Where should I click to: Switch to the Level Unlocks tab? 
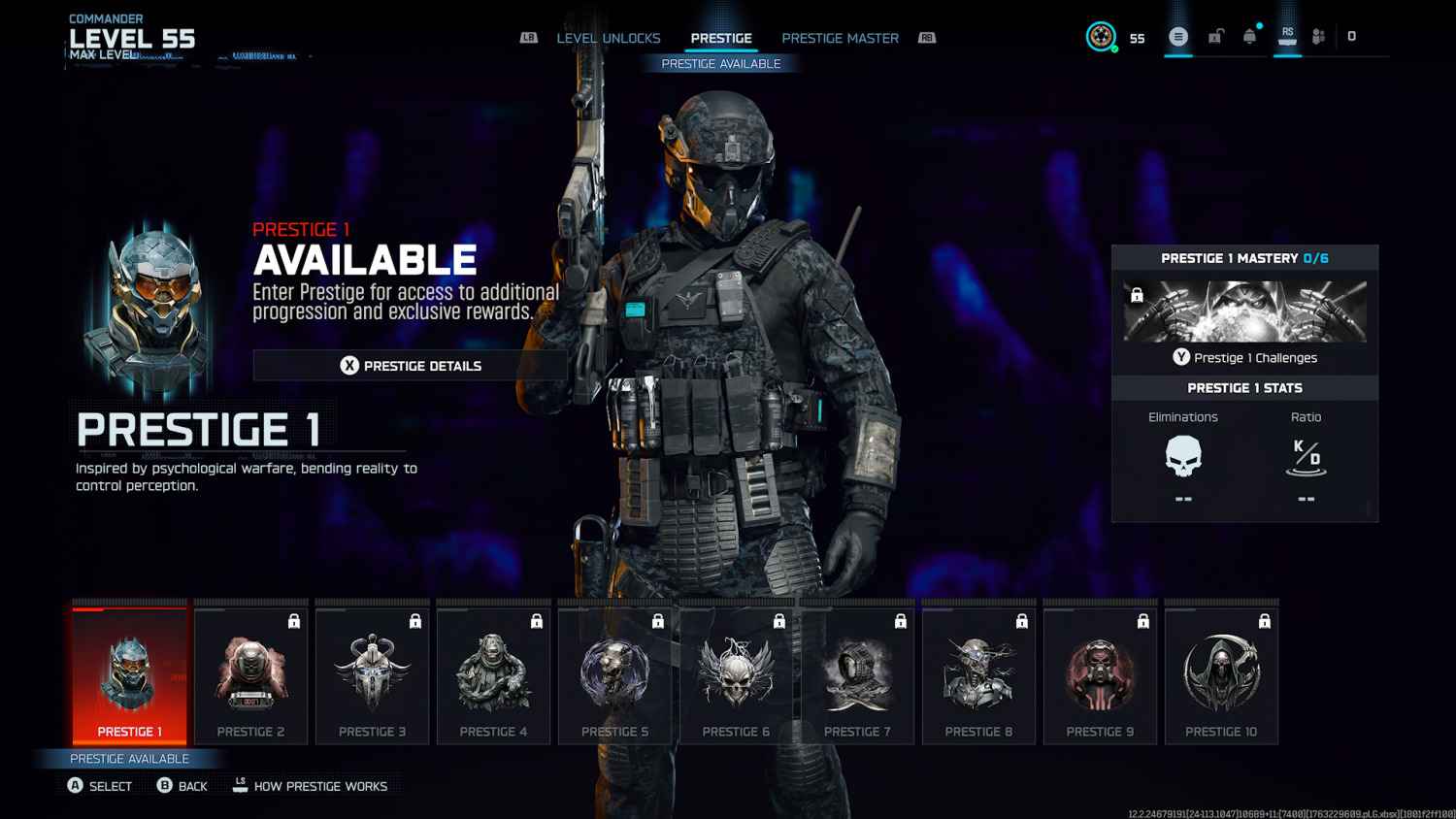point(608,39)
